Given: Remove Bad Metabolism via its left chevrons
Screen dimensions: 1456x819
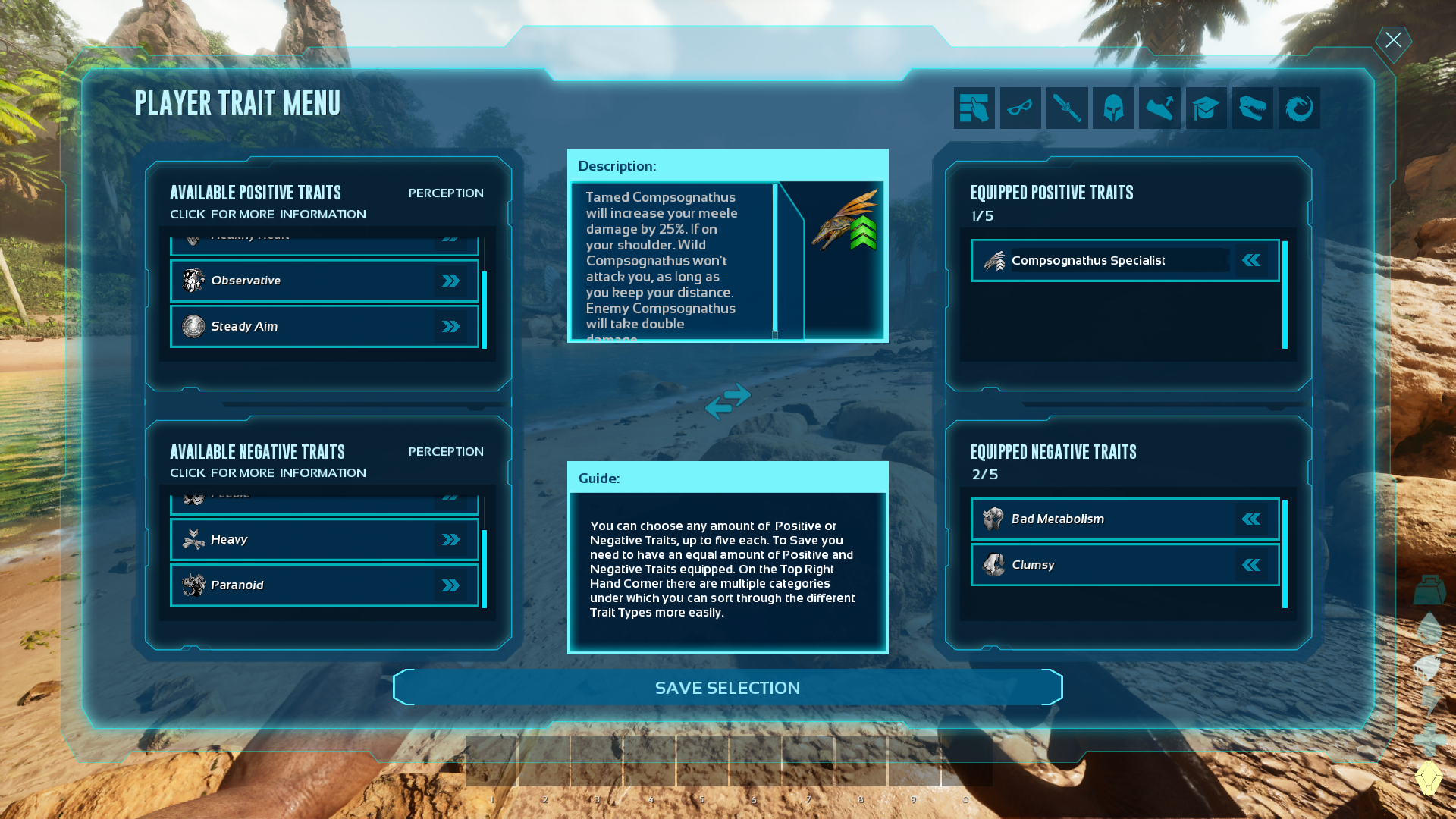Looking at the screenshot, I should 1251,519.
